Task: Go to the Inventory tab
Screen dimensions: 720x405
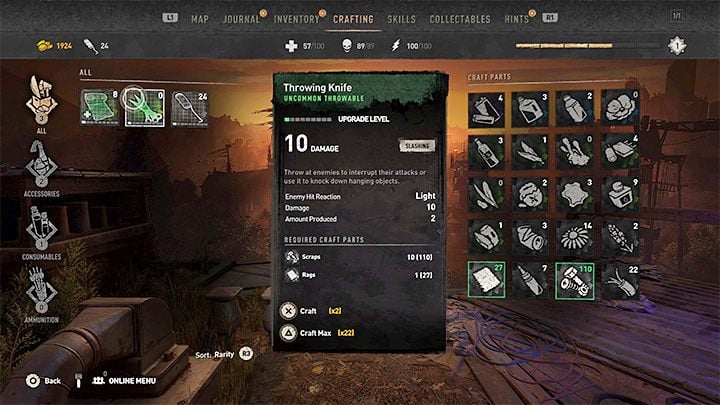Action: 296,19
